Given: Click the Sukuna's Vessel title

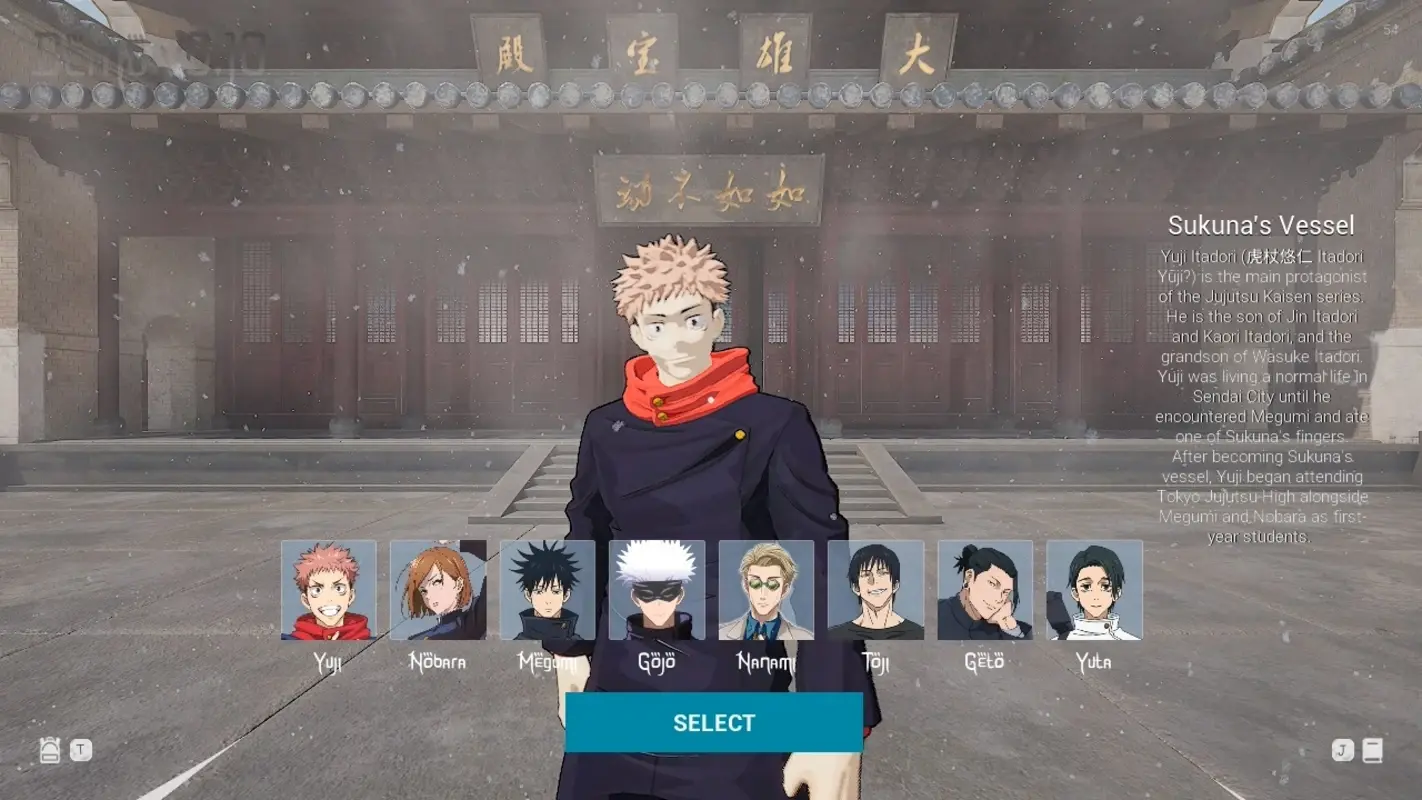Looking at the screenshot, I should click(1259, 226).
